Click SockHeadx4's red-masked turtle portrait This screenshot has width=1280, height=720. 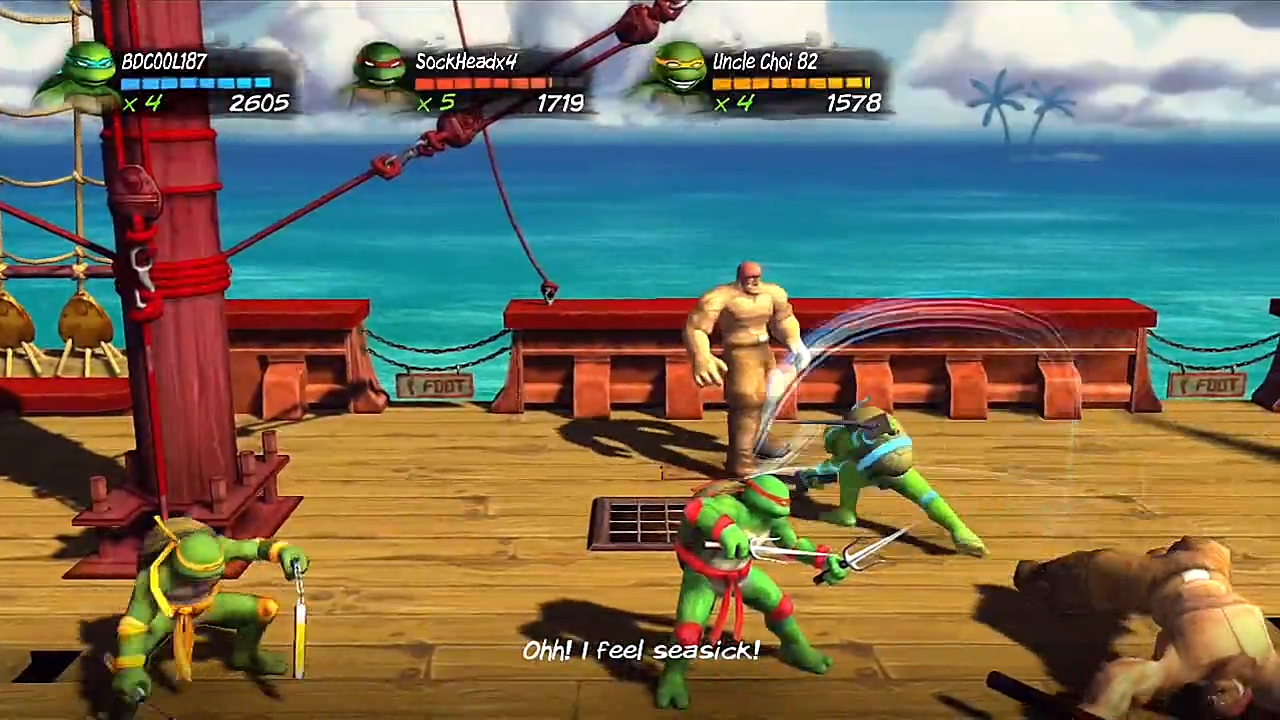tap(381, 75)
